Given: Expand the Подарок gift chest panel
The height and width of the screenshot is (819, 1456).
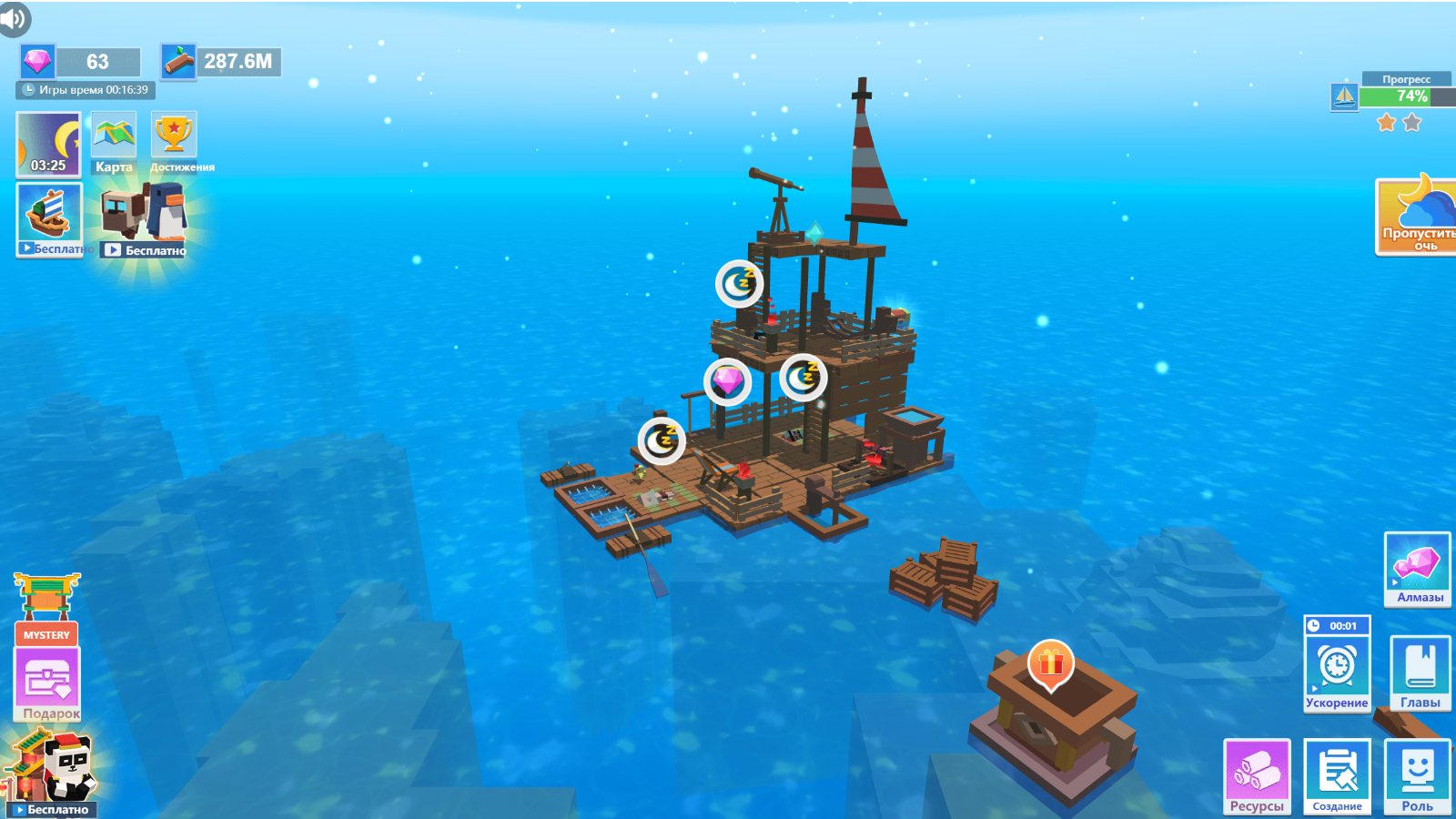Looking at the screenshot, I should 50,682.
